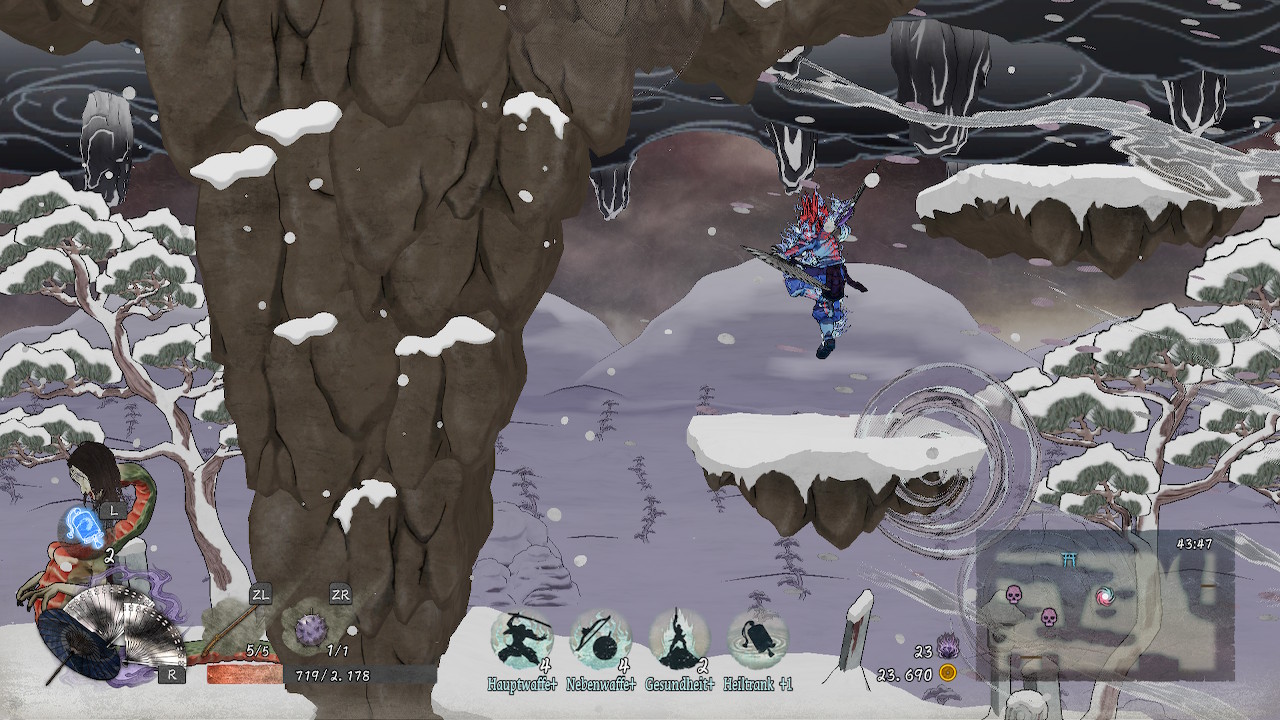
Task: Click the torii gate marker on minimap
Action: click(1070, 560)
